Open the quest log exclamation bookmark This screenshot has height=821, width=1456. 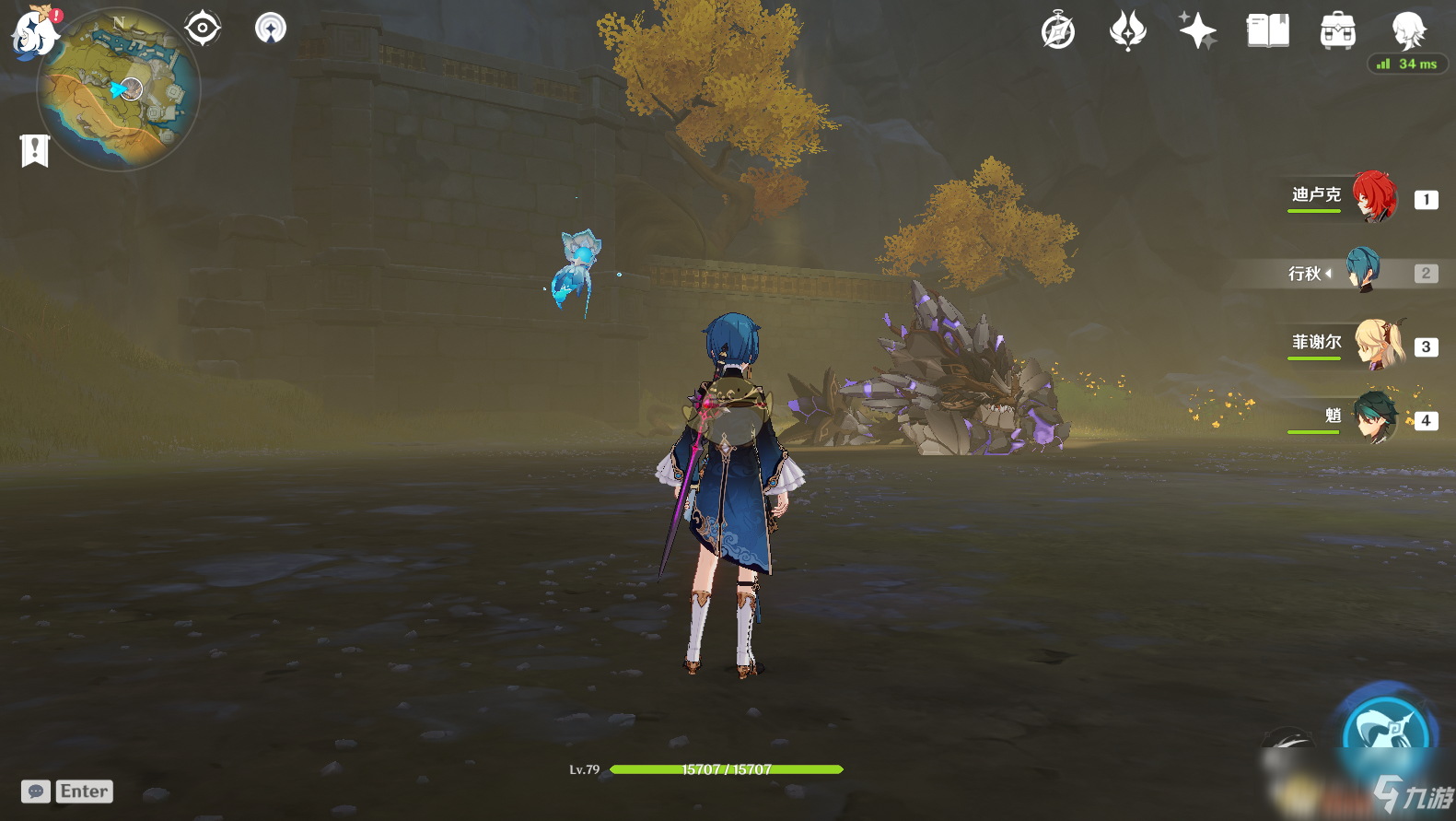click(35, 150)
